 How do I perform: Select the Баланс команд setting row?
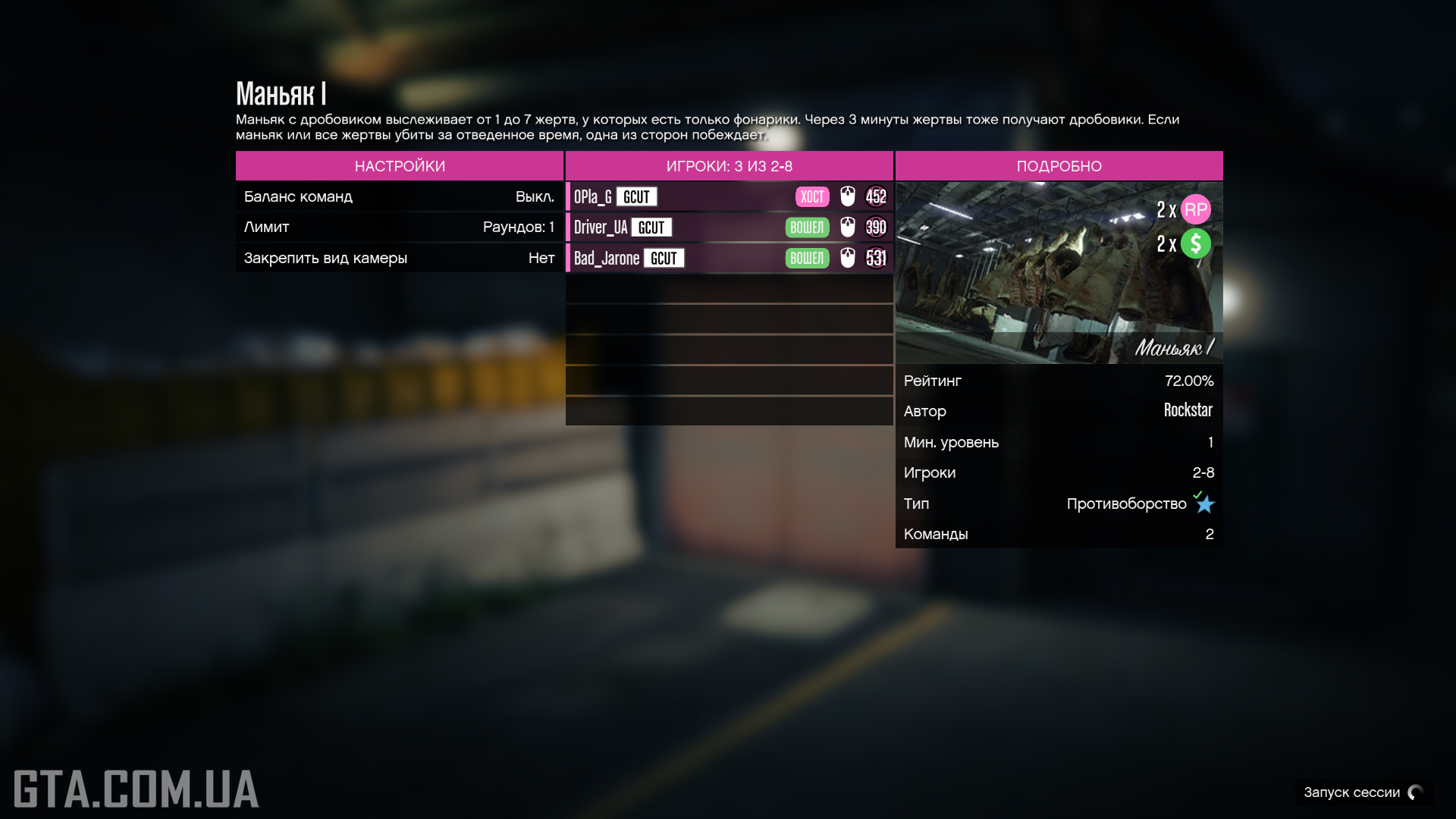[x=399, y=196]
